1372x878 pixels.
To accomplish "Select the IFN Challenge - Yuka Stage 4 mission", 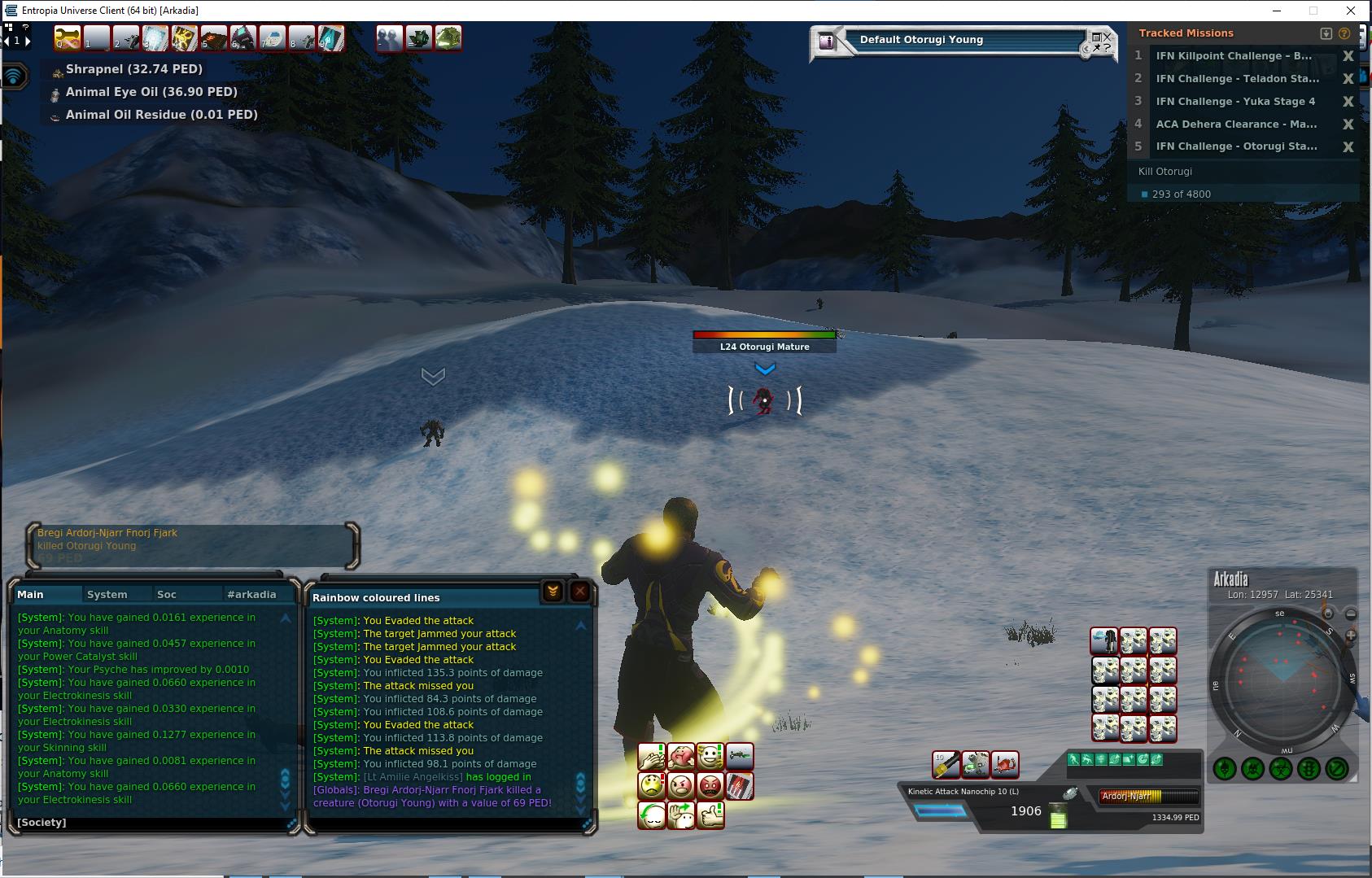I will pyautogui.click(x=1234, y=101).
